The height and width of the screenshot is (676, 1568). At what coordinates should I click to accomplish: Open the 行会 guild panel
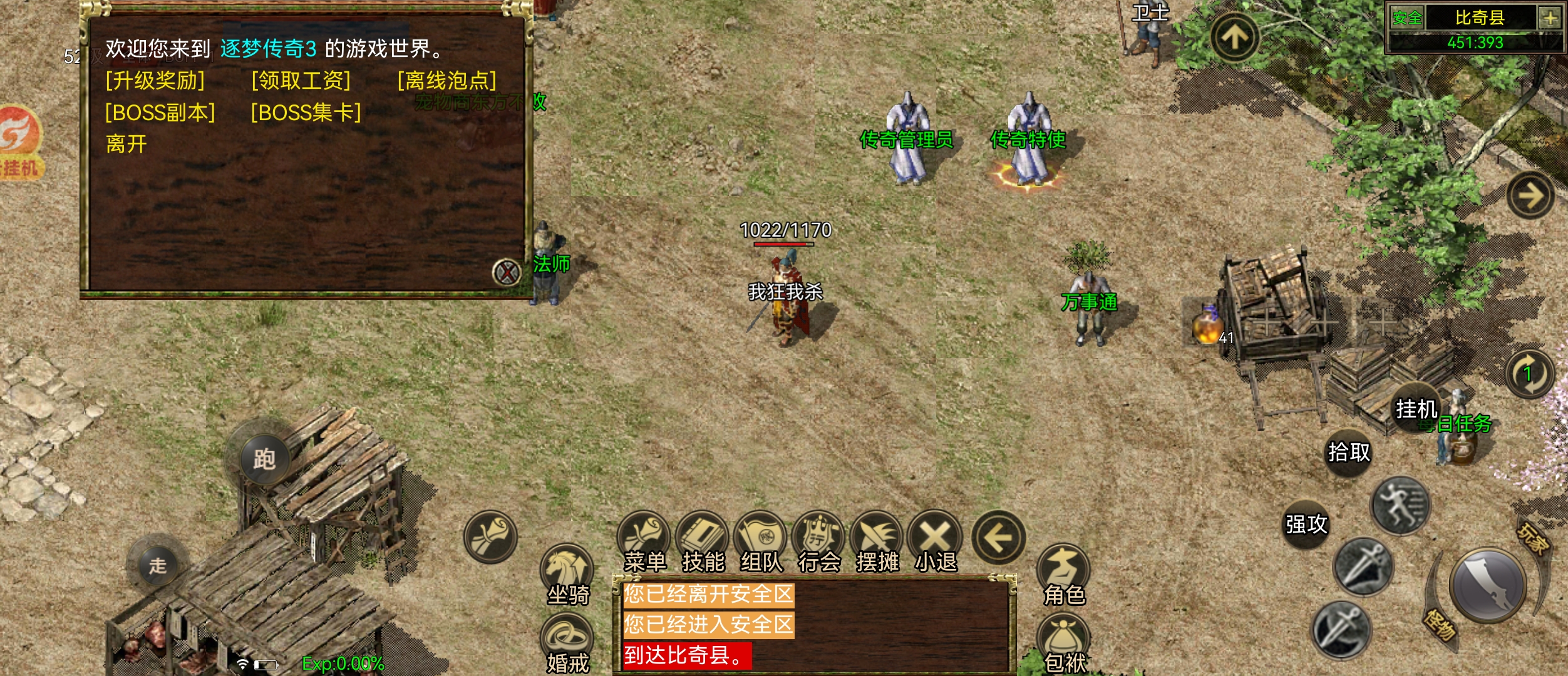(819, 542)
